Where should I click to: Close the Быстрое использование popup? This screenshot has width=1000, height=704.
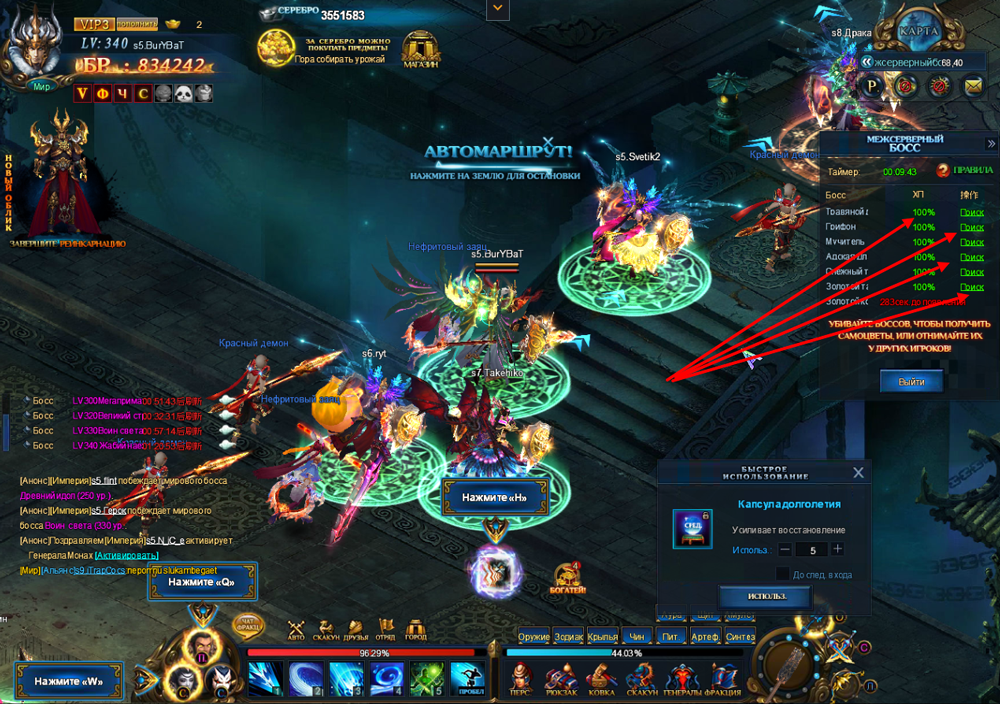coord(857,473)
